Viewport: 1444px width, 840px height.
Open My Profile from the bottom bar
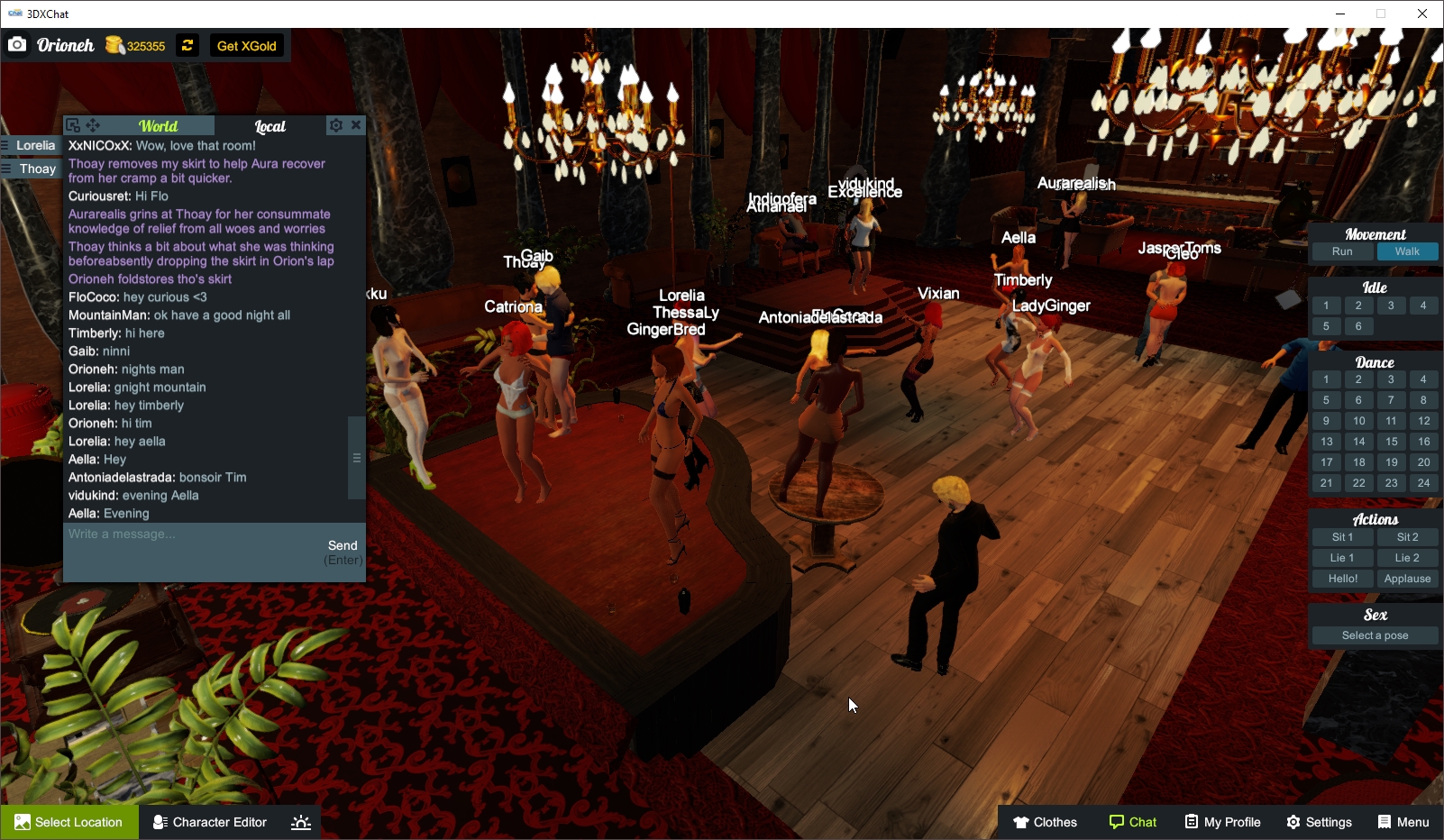click(1222, 822)
